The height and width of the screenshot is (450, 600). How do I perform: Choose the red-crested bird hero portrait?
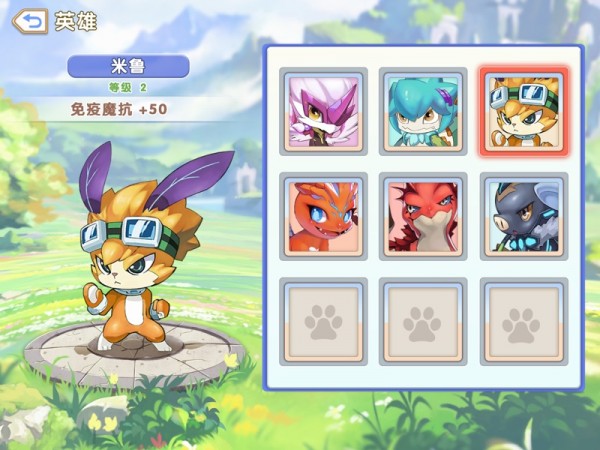click(422, 215)
